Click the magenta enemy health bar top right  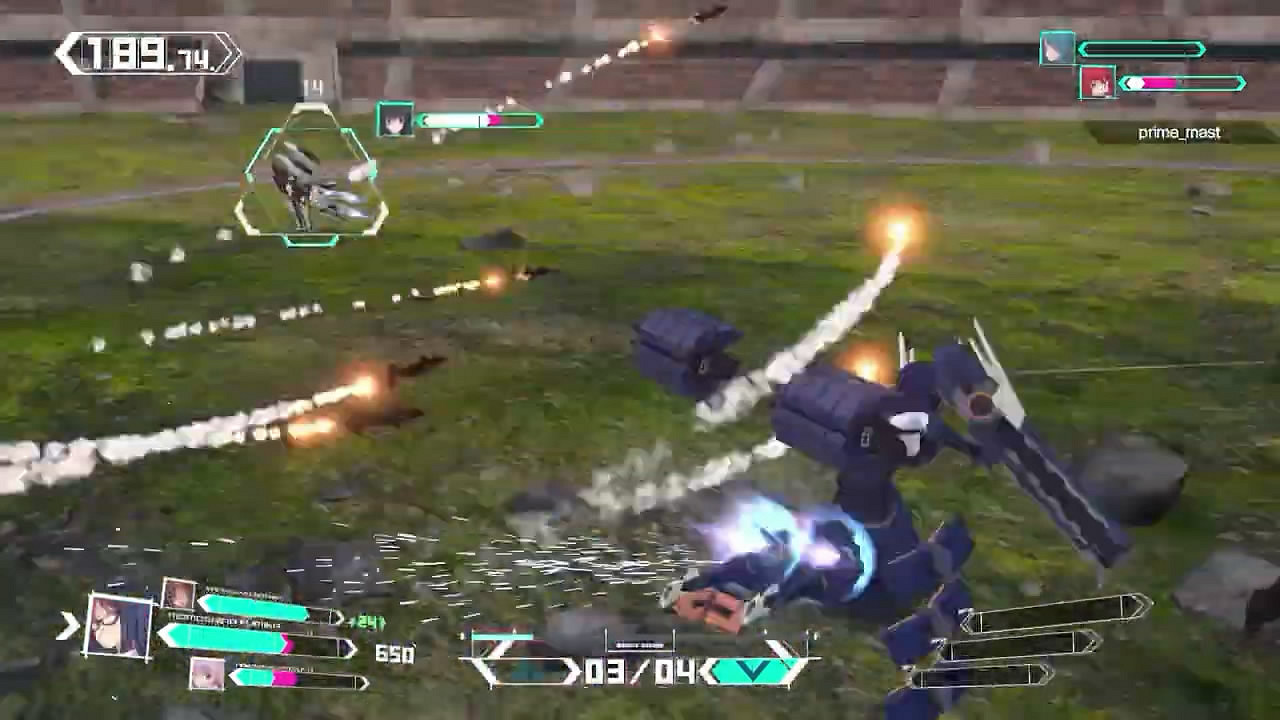[x=1165, y=84]
